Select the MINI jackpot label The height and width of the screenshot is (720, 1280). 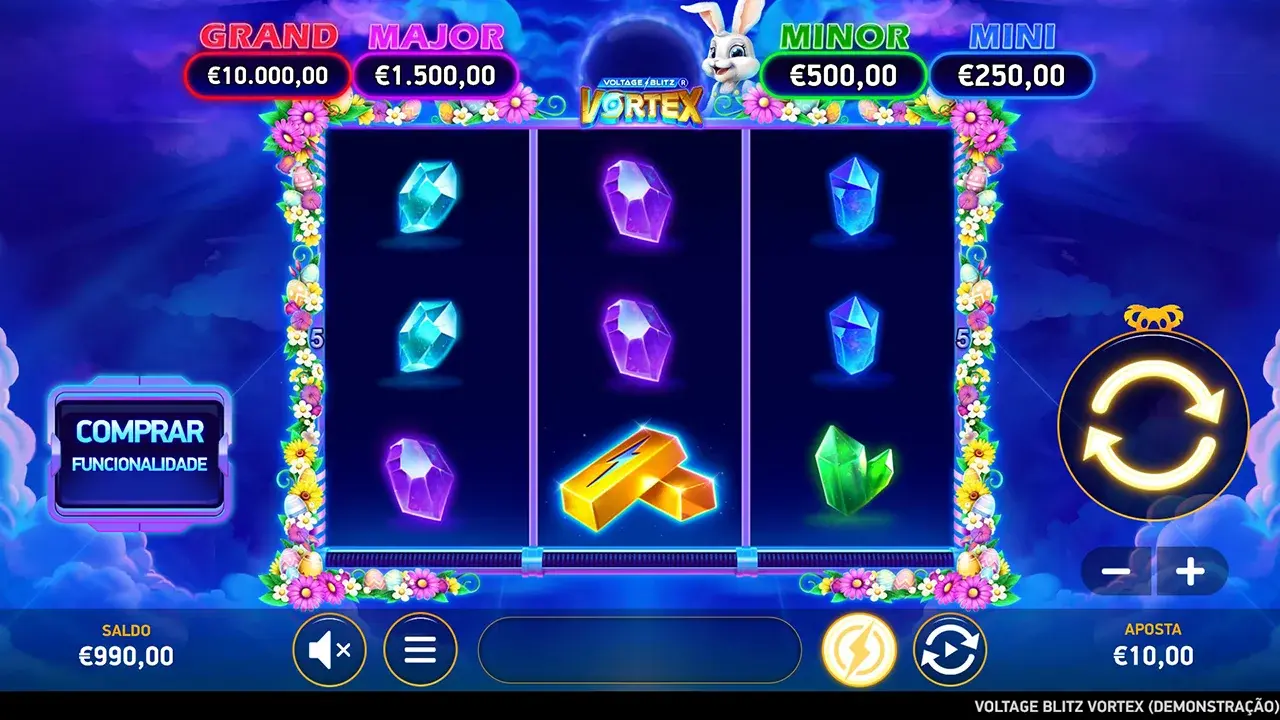[1012, 36]
